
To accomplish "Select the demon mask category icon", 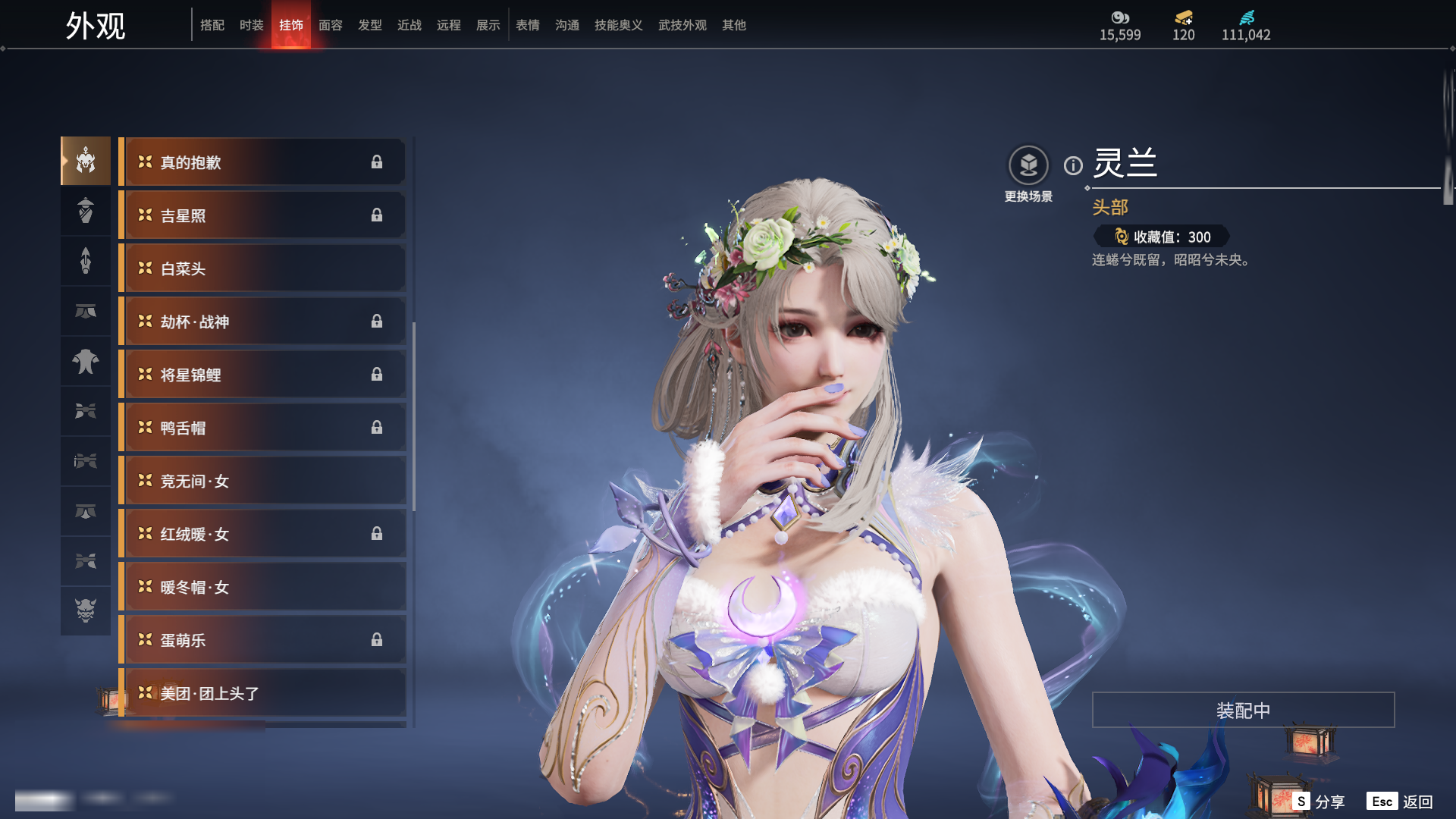I will coord(86,610).
